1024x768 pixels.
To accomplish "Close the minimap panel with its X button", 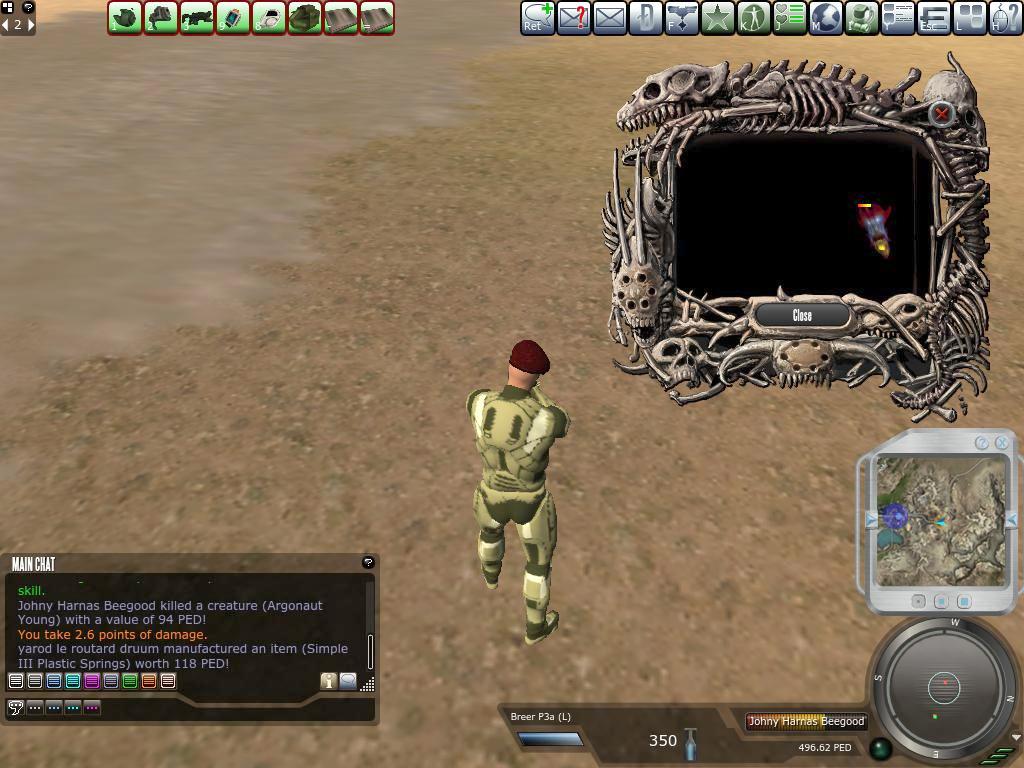I will [1001, 442].
